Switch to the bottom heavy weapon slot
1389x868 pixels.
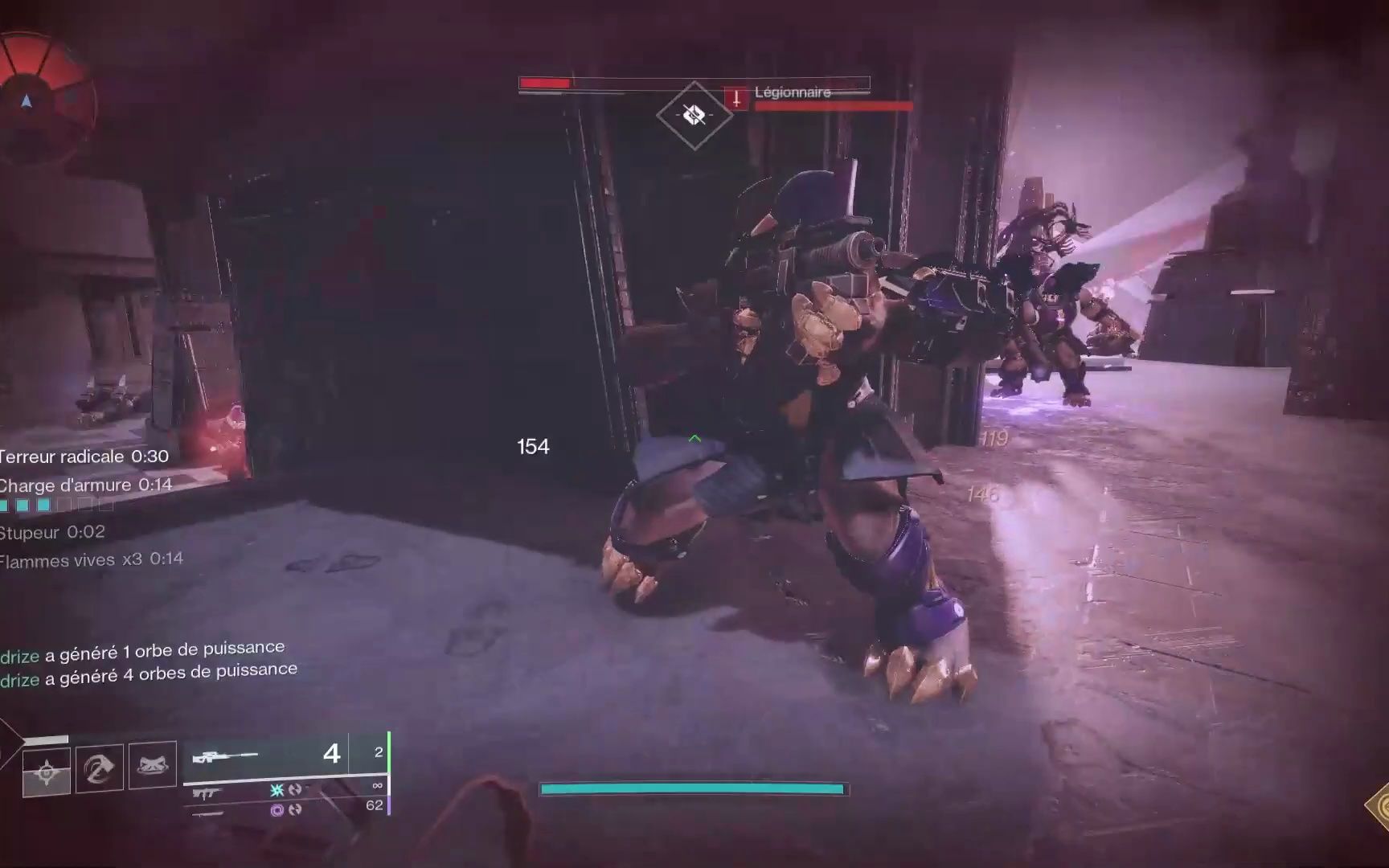(209, 813)
